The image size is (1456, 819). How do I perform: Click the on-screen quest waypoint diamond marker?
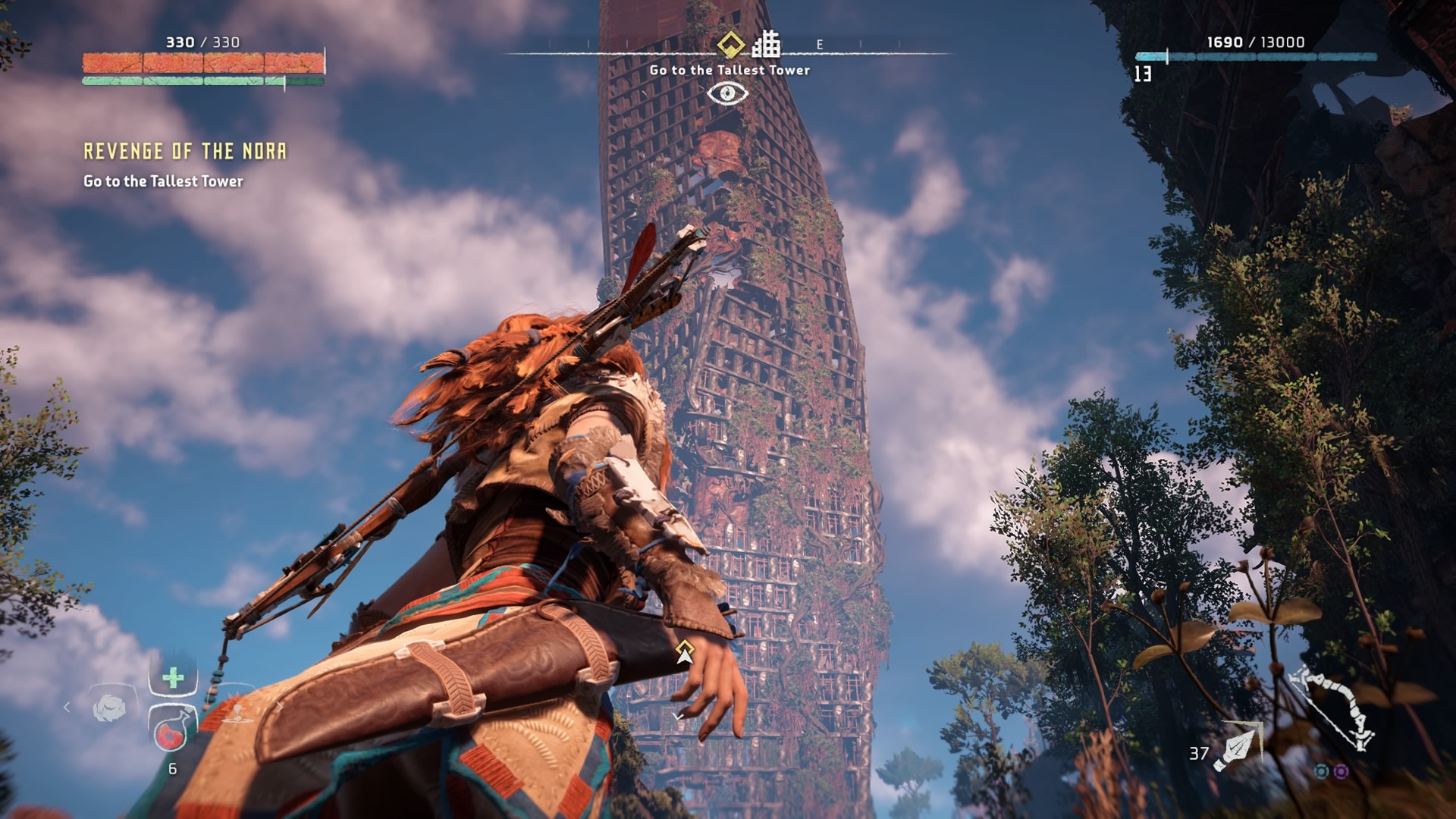coord(685,647)
